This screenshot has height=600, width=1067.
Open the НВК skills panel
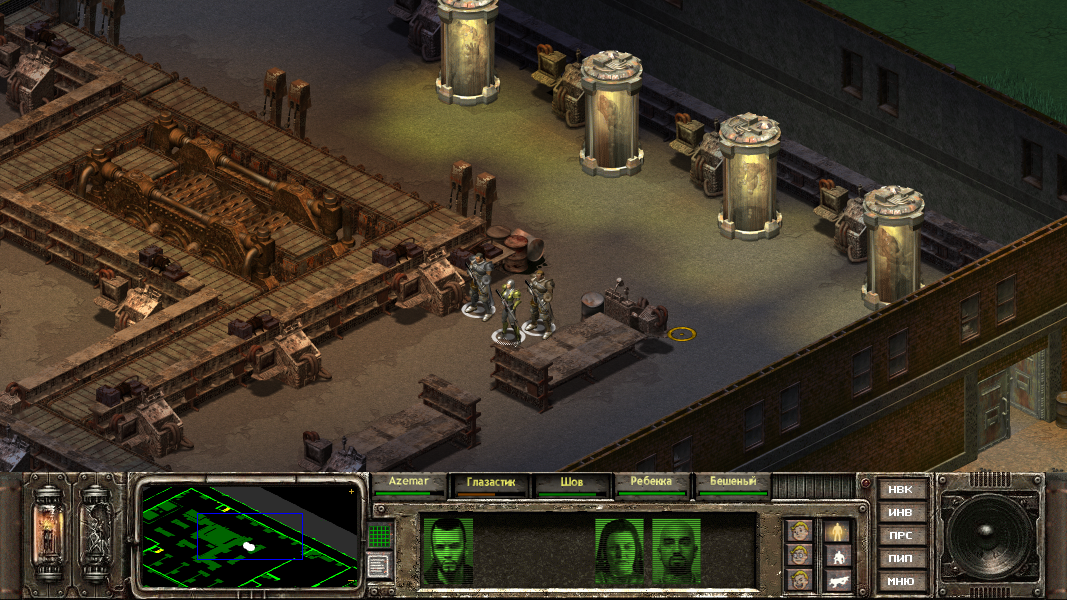pyautogui.click(x=900, y=490)
